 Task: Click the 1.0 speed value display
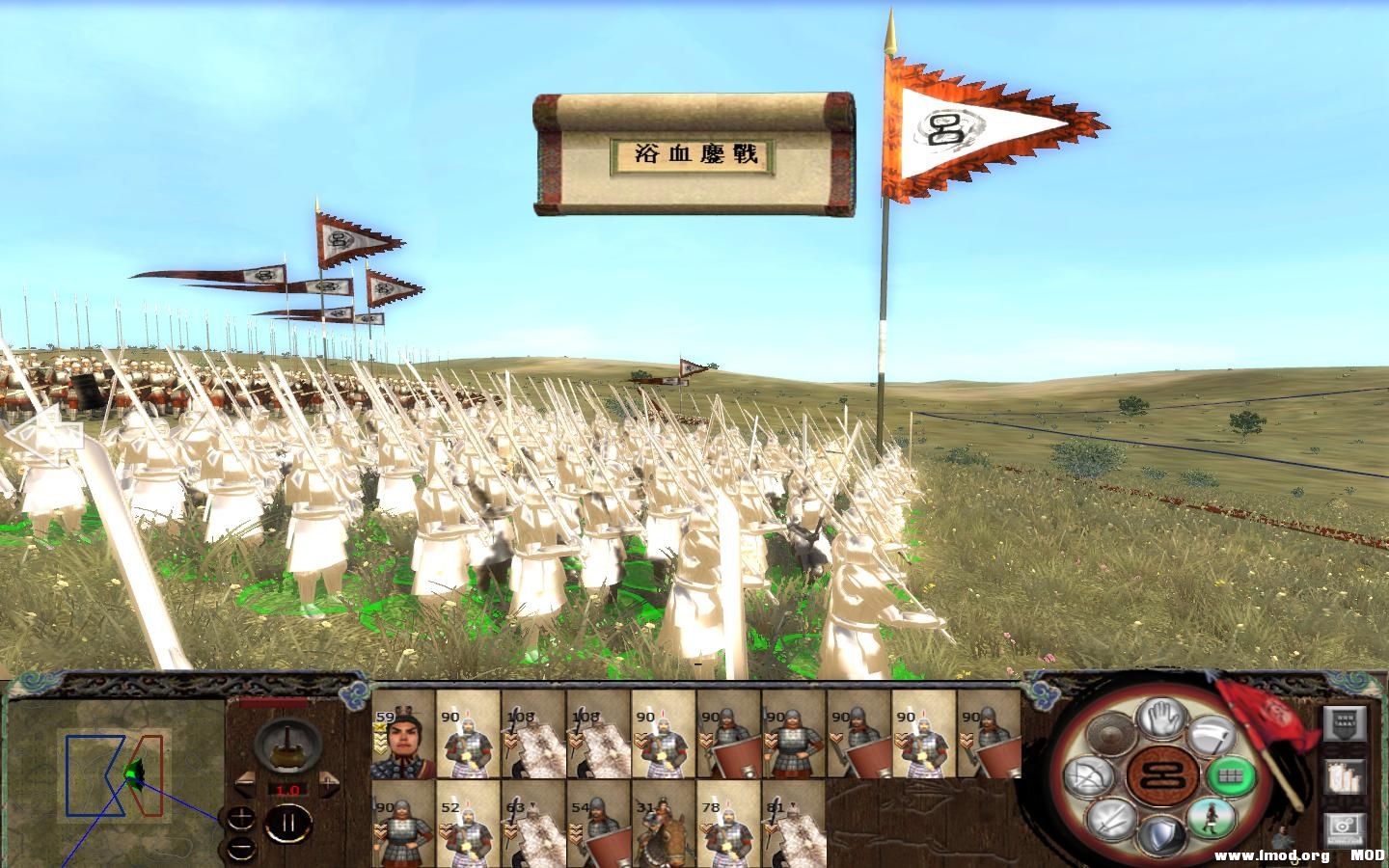point(288,790)
